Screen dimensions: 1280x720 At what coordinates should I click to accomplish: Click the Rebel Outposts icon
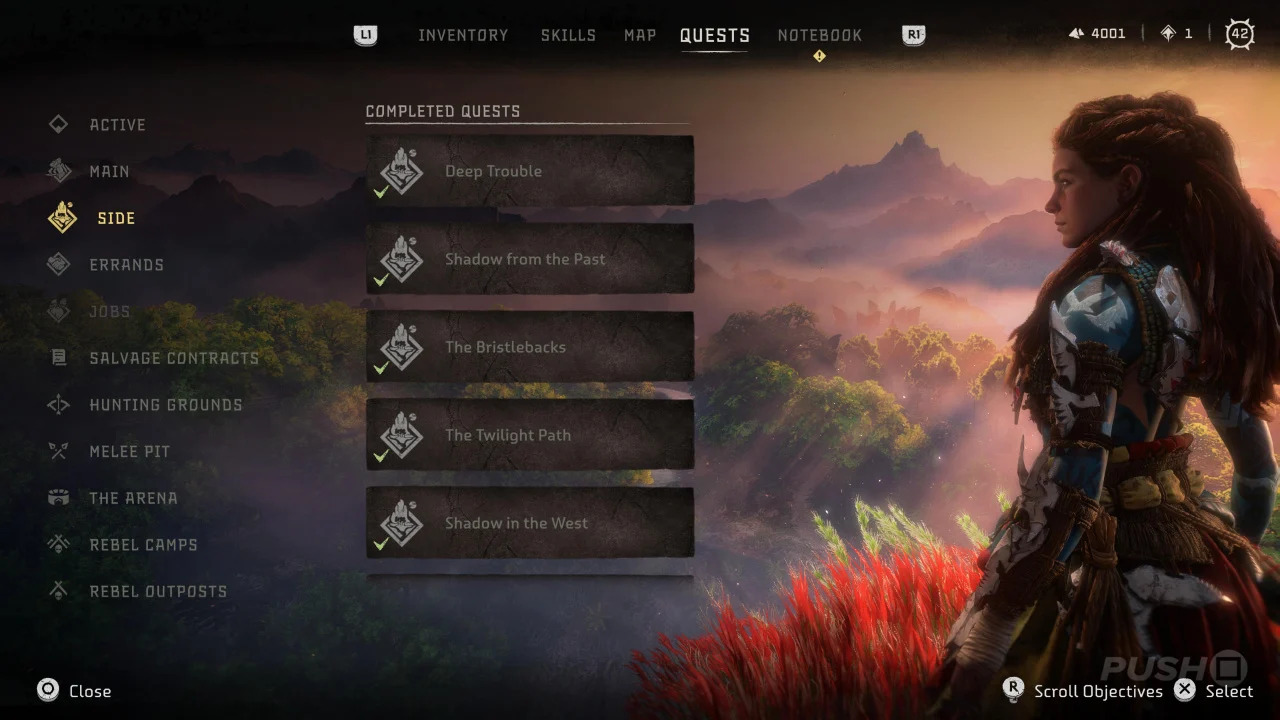(59, 591)
